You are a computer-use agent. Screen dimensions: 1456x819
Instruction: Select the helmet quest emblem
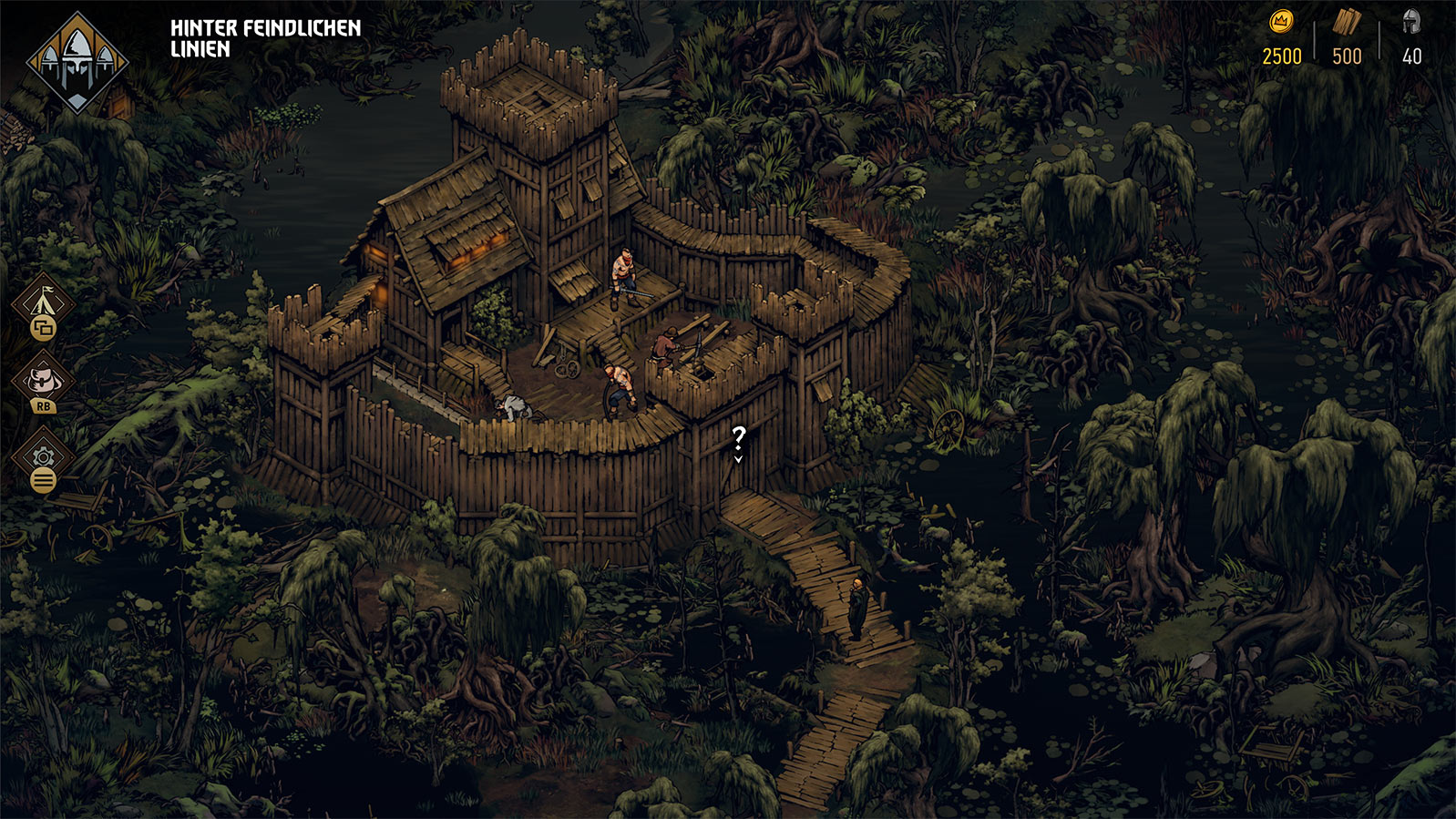(x=77, y=62)
